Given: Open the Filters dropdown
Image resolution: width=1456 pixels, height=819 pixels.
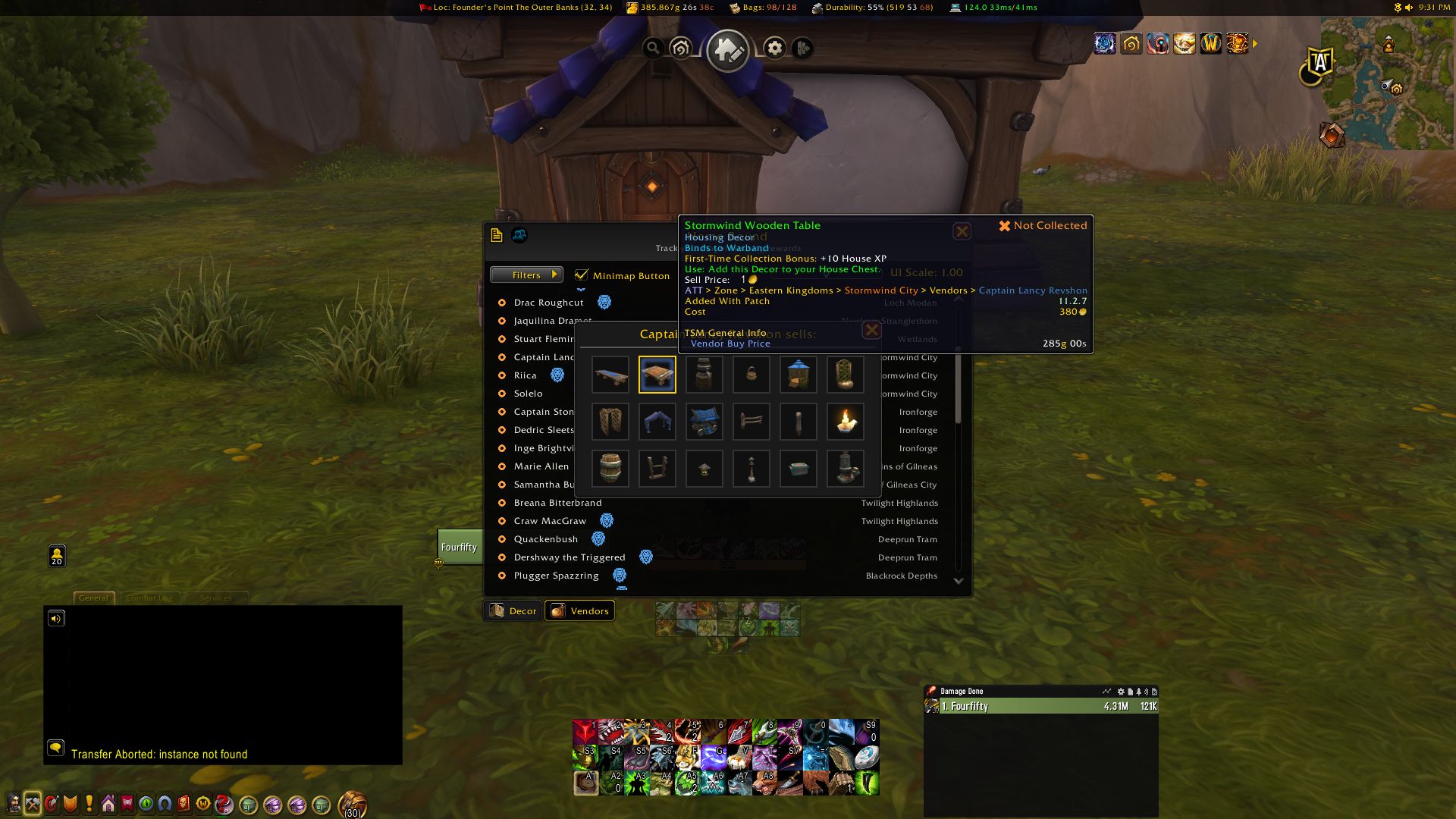Looking at the screenshot, I should point(526,275).
